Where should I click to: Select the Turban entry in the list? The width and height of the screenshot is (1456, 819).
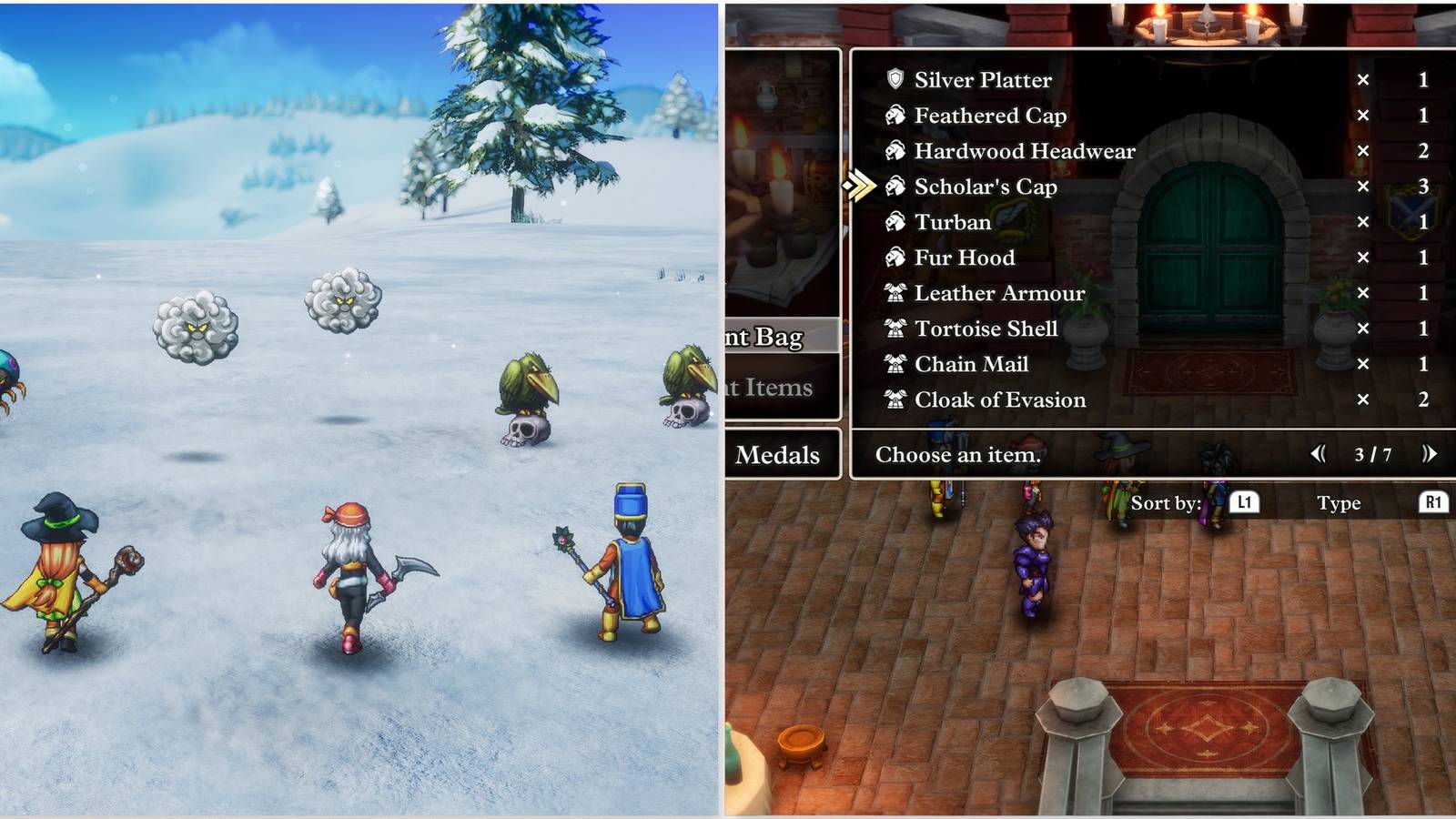tap(953, 222)
